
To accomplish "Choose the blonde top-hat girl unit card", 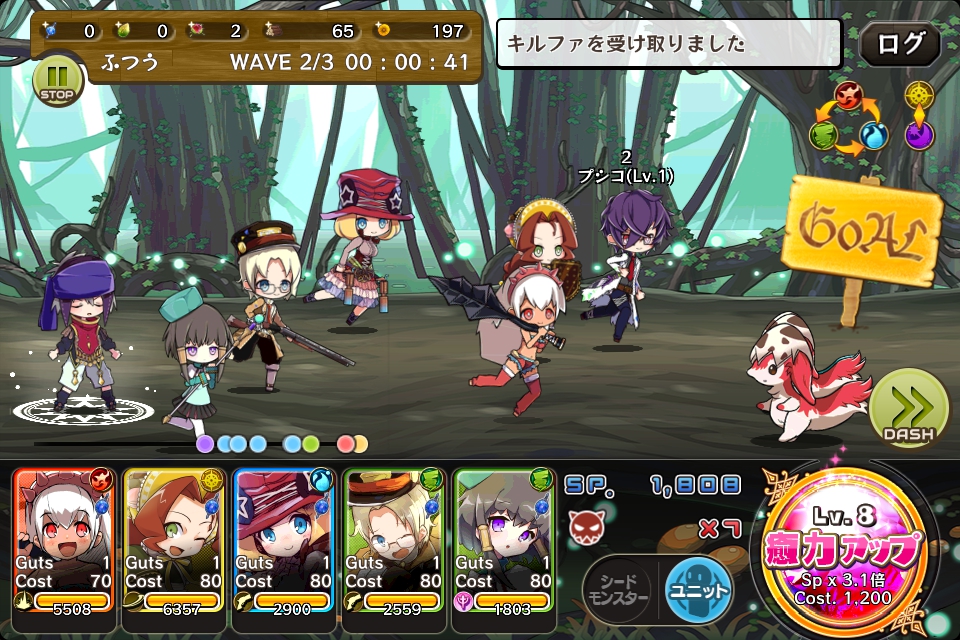I will [282, 540].
